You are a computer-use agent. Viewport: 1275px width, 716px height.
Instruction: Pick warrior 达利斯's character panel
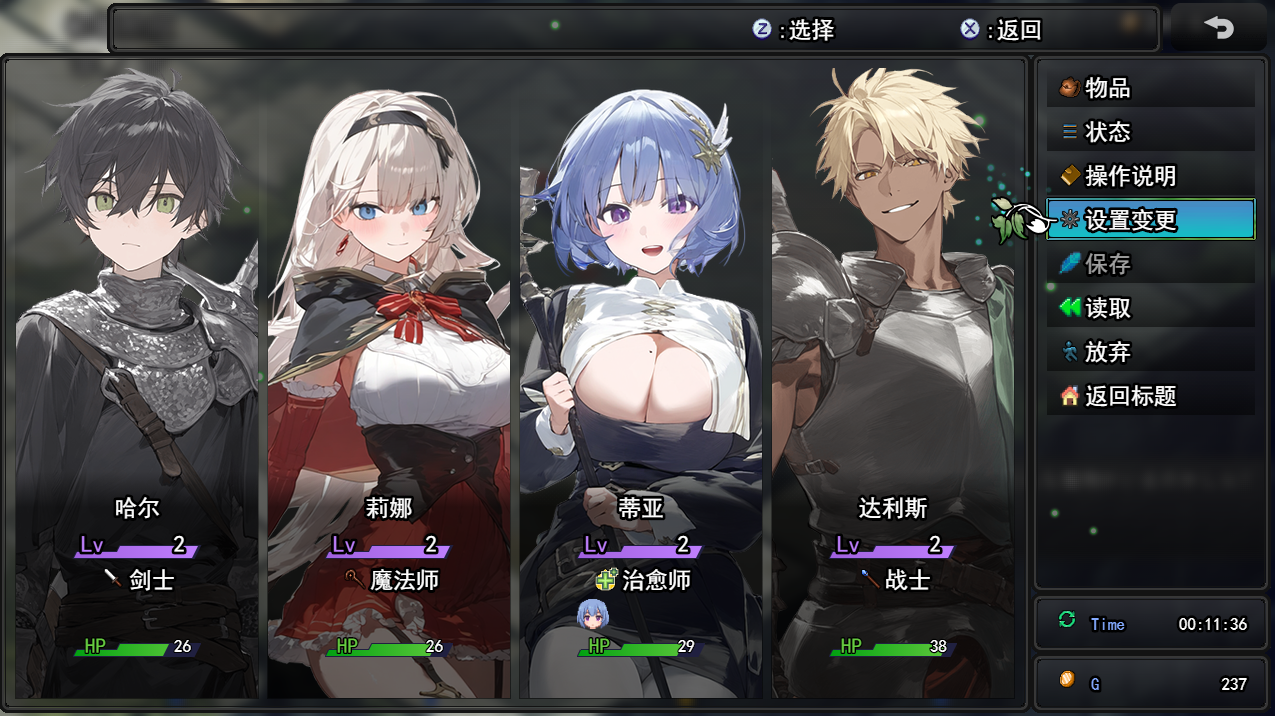[x=893, y=380]
